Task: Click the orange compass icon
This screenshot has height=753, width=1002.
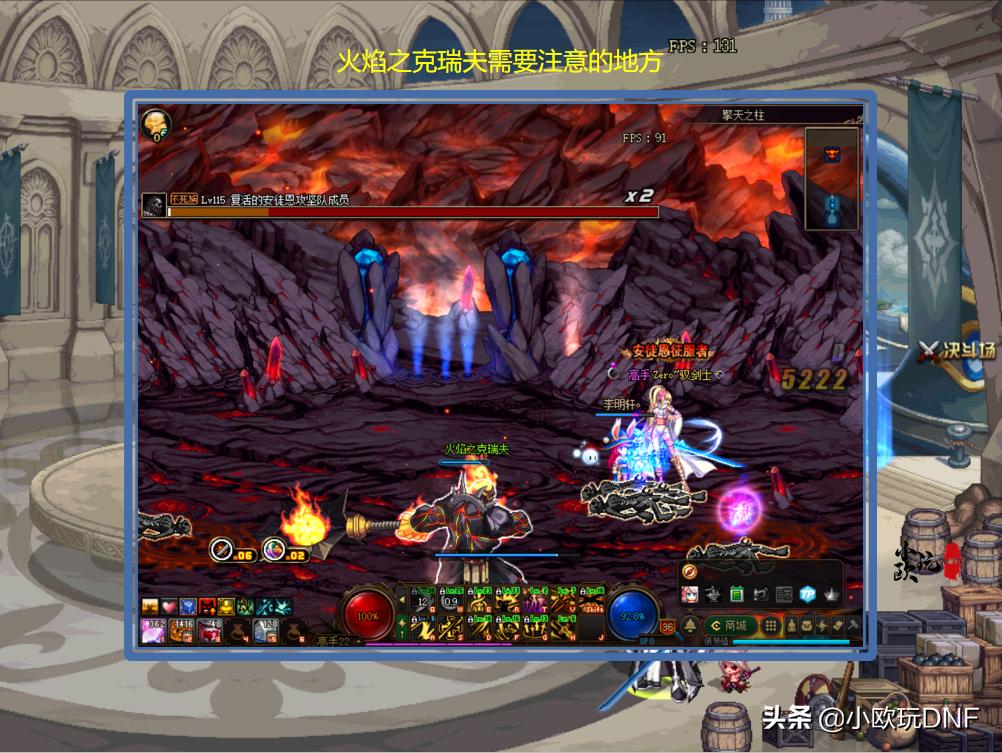Action: [x=691, y=572]
